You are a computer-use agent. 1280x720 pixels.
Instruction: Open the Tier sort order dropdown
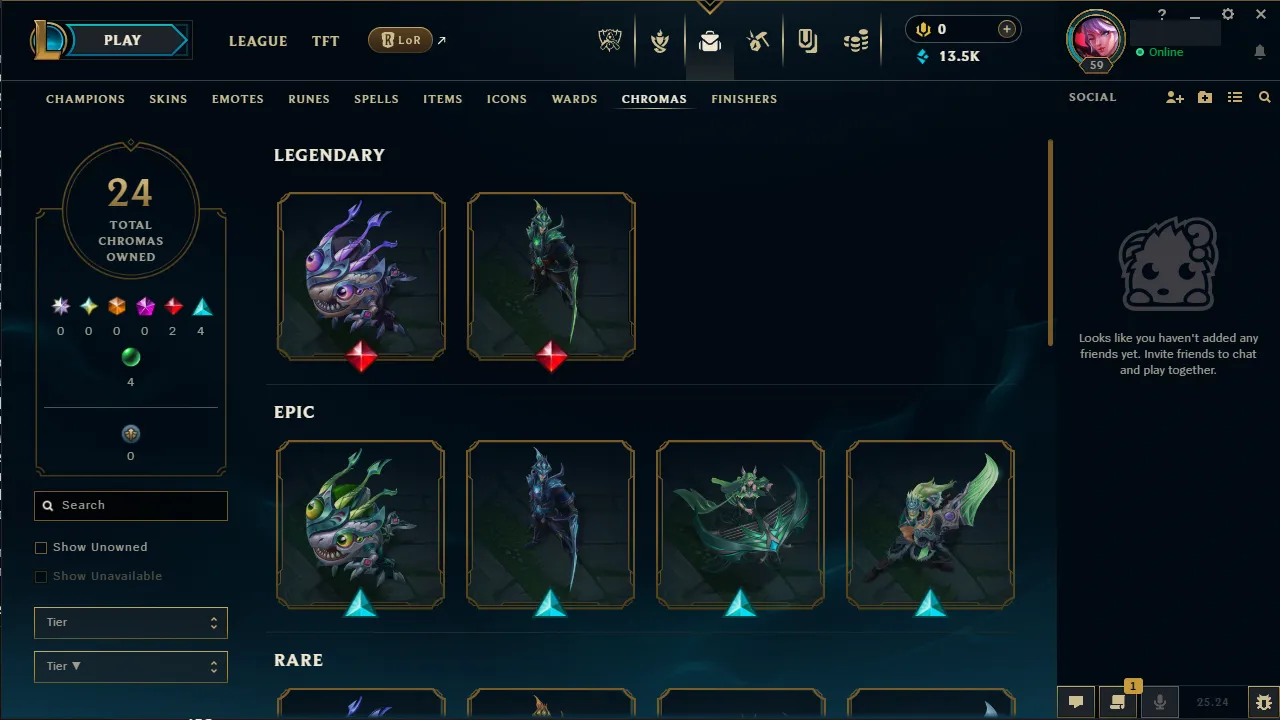(130, 666)
